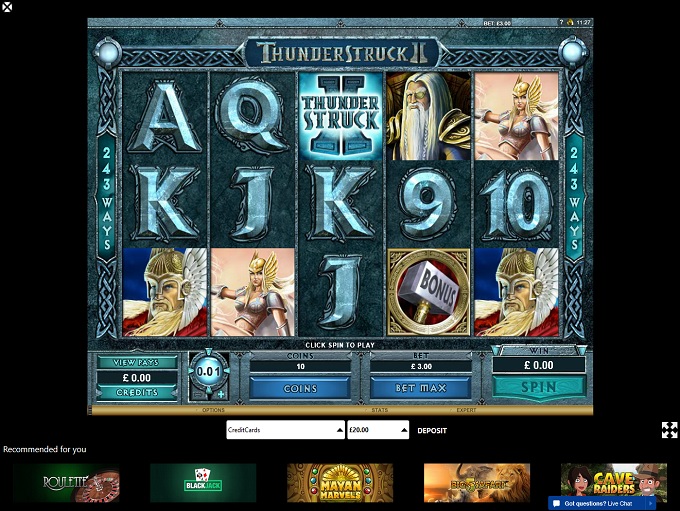Close the game with the X button
Image resolution: width=680 pixels, height=511 pixels.
[7, 7]
